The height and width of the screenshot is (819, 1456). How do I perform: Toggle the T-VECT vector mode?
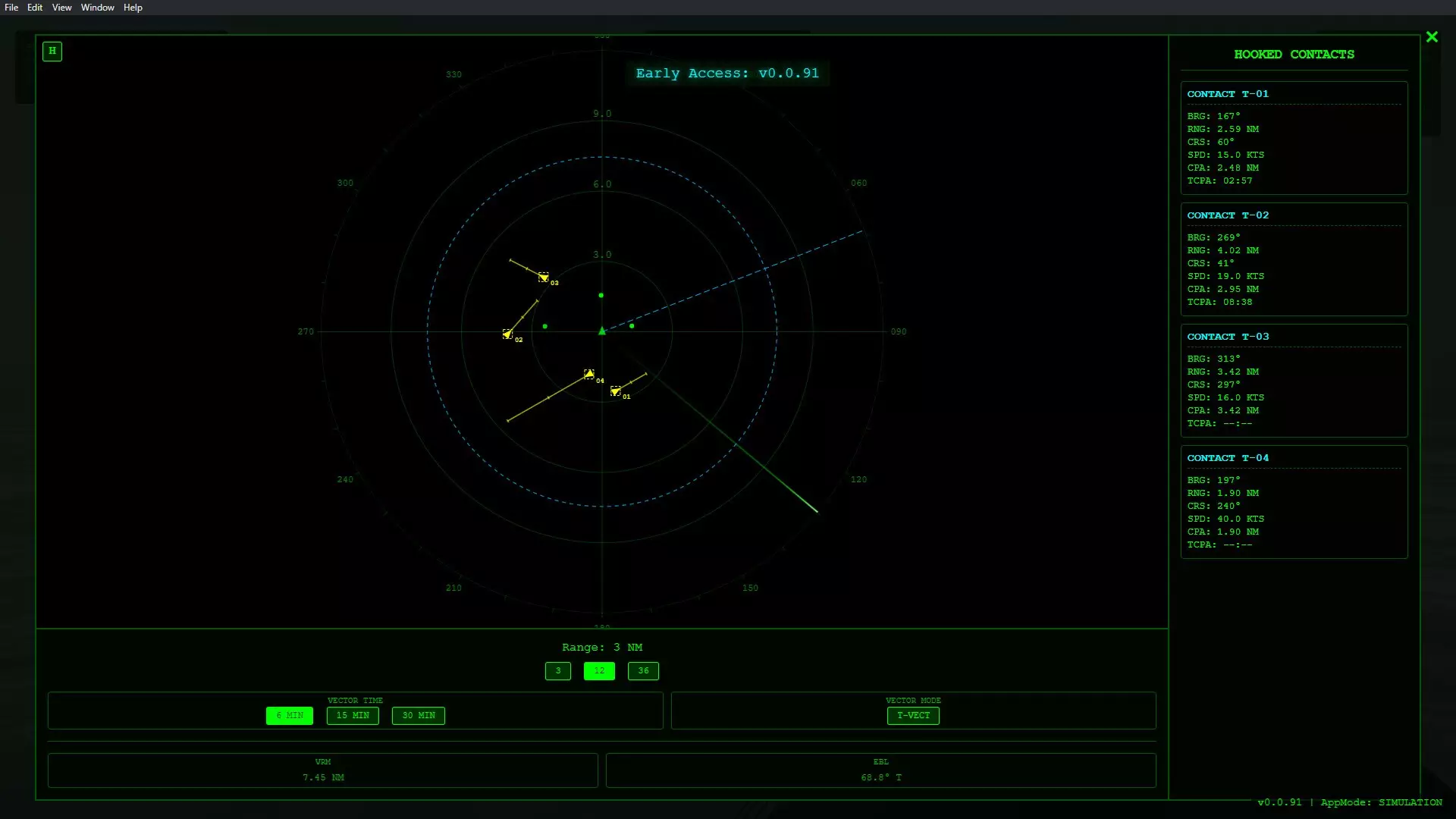(913, 715)
